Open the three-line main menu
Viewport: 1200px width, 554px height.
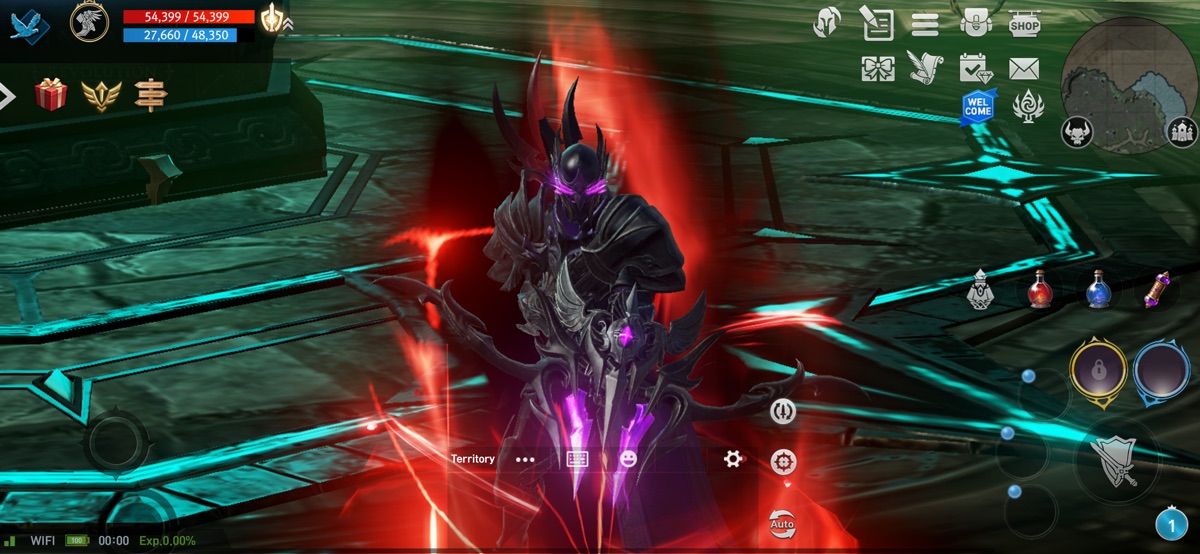tap(925, 24)
